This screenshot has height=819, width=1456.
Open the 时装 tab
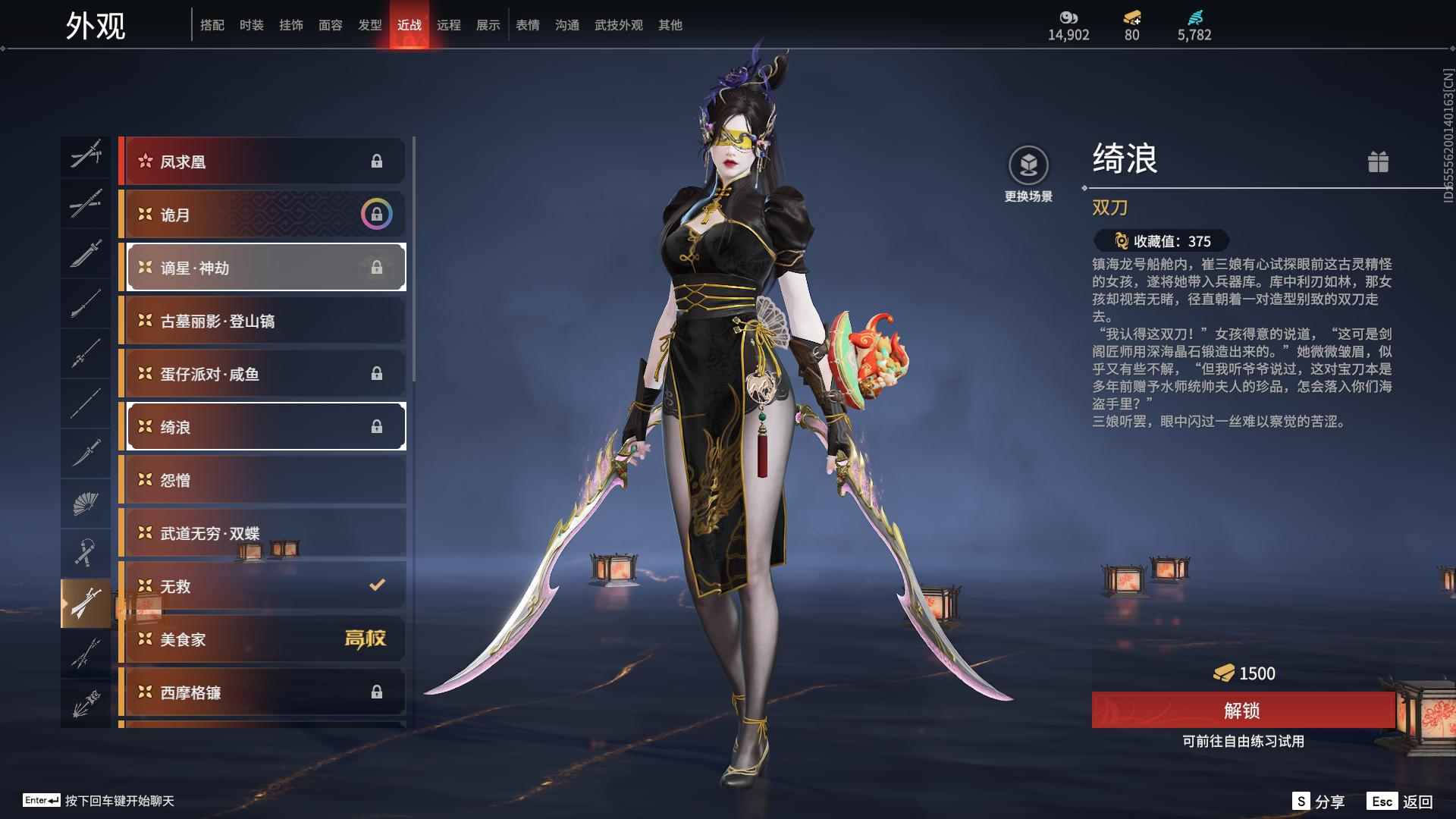pos(250,24)
